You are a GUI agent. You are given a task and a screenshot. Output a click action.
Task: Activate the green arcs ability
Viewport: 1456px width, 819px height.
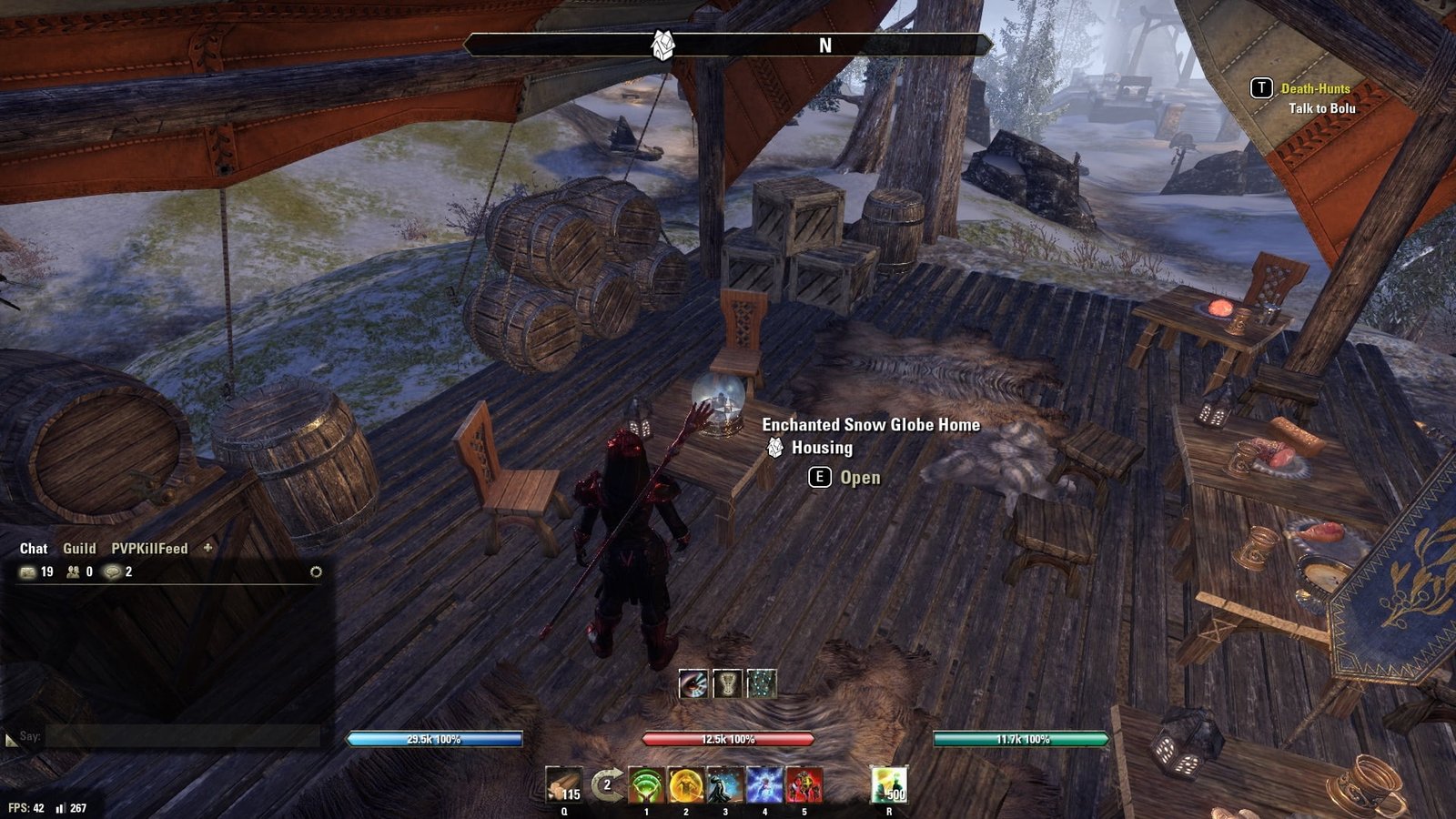tap(646, 785)
